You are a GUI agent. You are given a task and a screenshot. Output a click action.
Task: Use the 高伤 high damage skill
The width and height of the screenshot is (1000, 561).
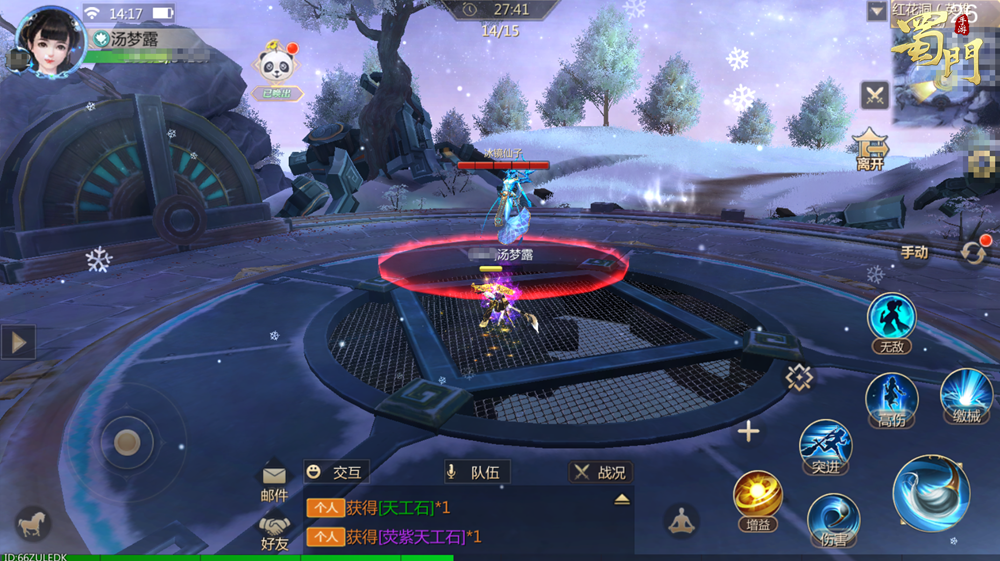891,398
